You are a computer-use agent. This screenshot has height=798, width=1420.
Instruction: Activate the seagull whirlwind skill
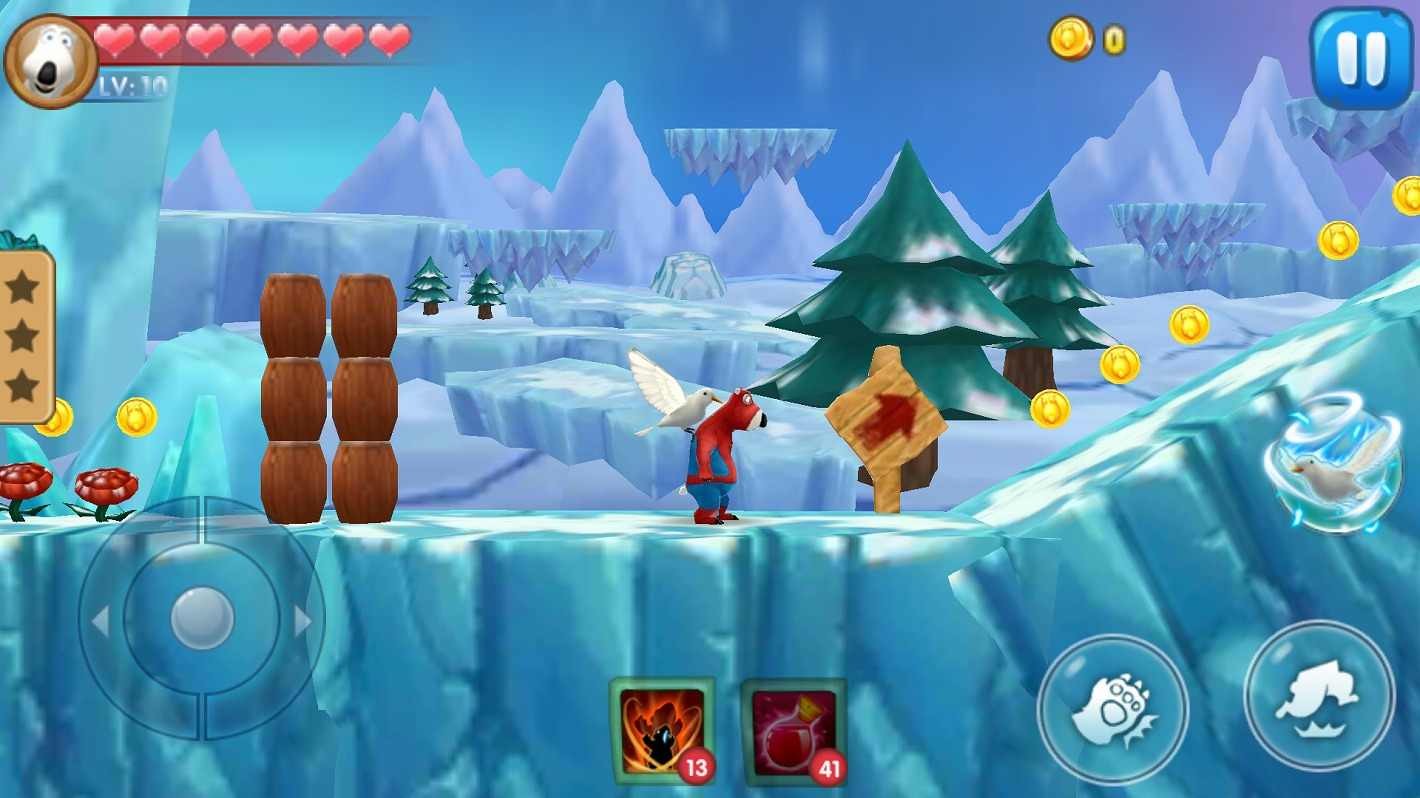(1332, 467)
